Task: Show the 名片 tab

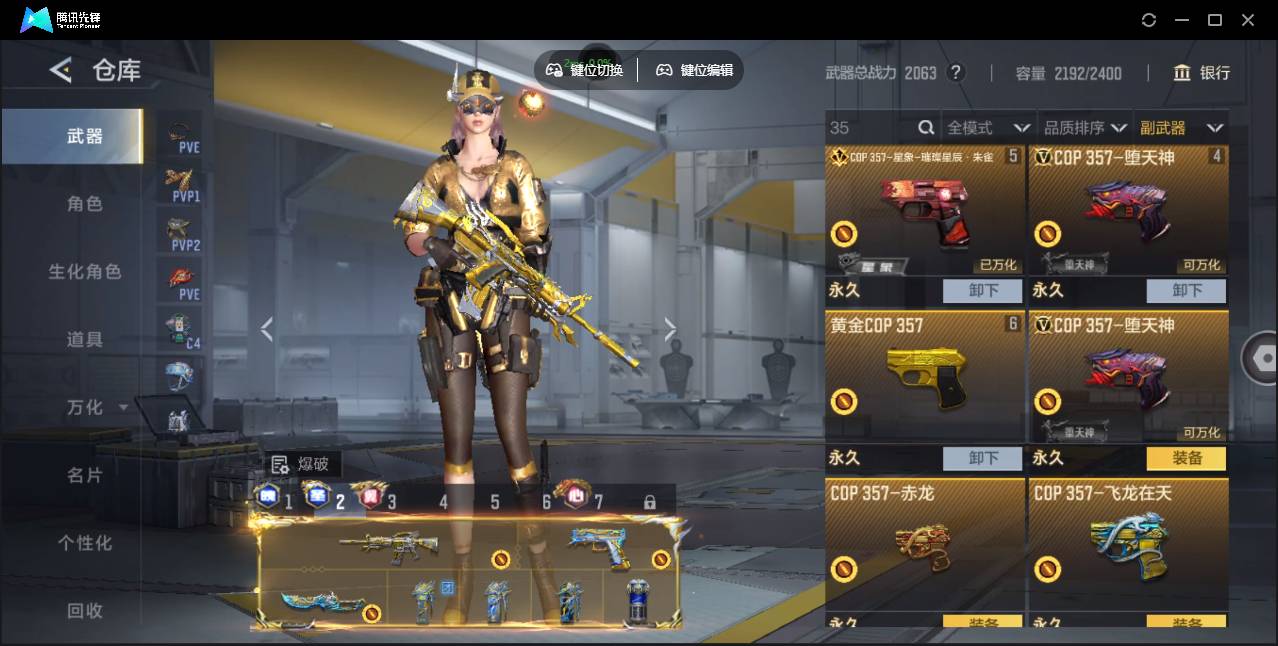Action: click(x=84, y=475)
